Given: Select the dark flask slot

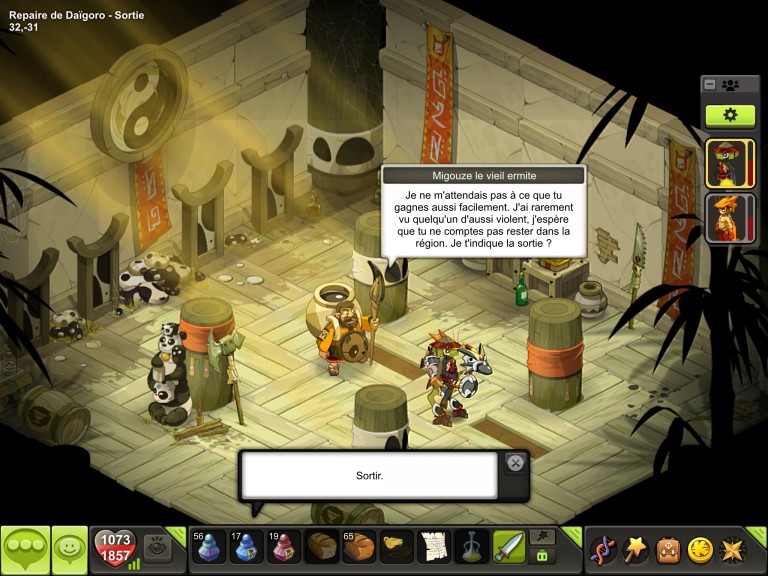Looking at the screenshot, I should point(470,548).
